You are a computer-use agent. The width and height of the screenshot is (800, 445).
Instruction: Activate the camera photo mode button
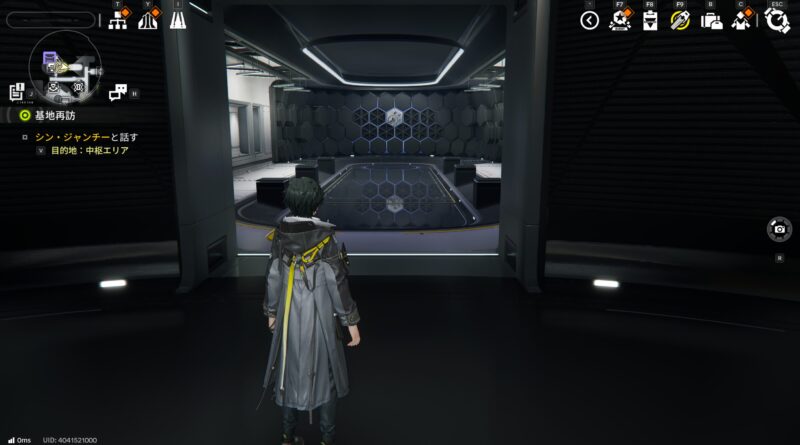(x=779, y=229)
